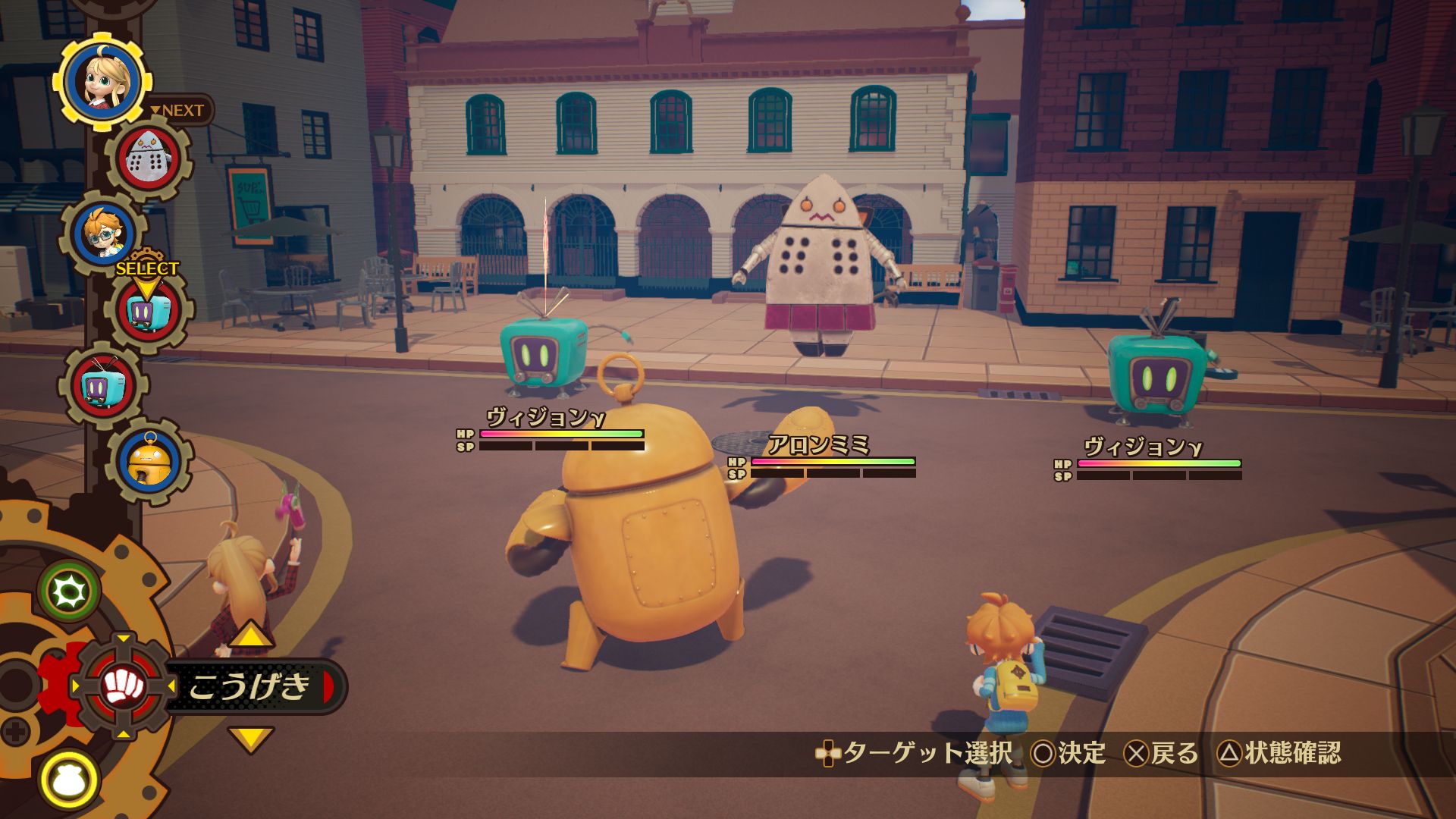Click the red fist attack icon

point(124,686)
